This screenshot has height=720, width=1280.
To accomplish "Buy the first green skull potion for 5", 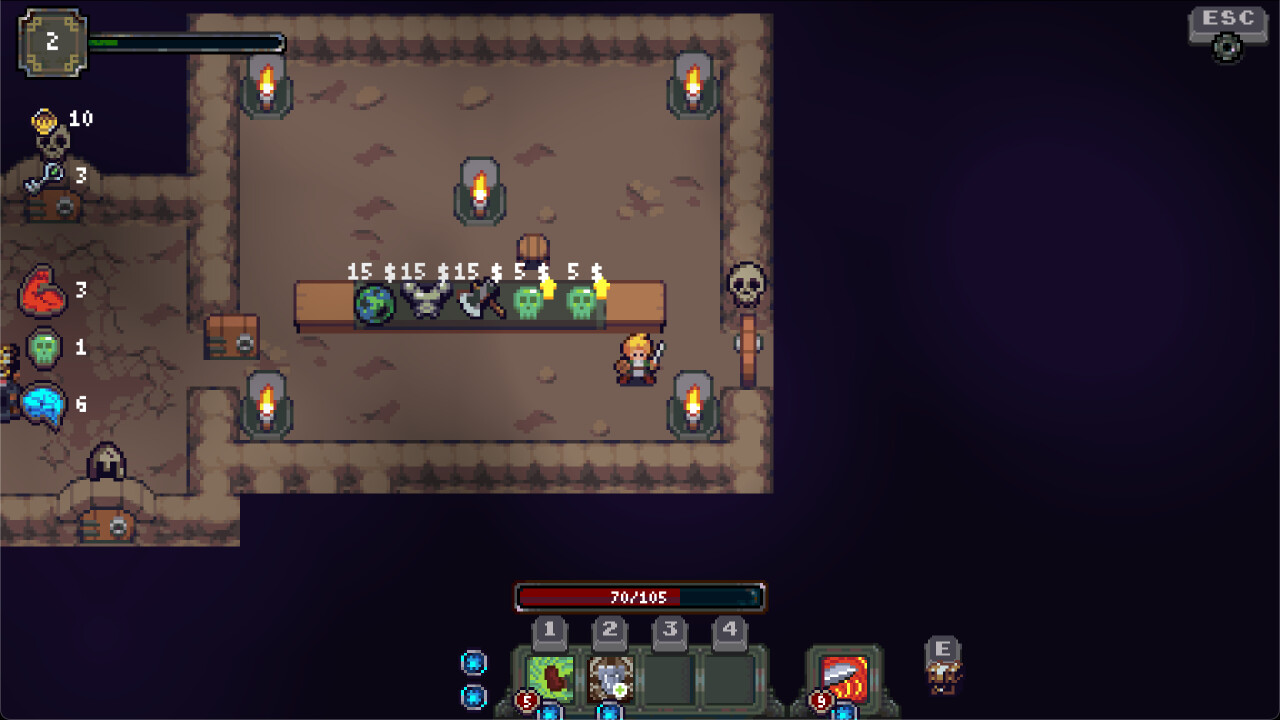I will [530, 302].
